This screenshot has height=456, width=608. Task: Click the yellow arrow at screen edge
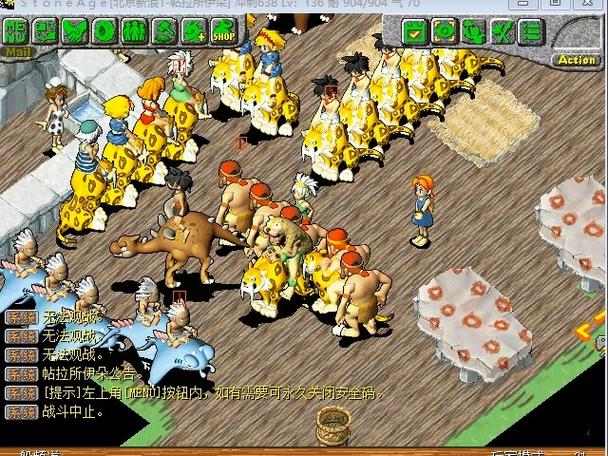pos(588,334)
